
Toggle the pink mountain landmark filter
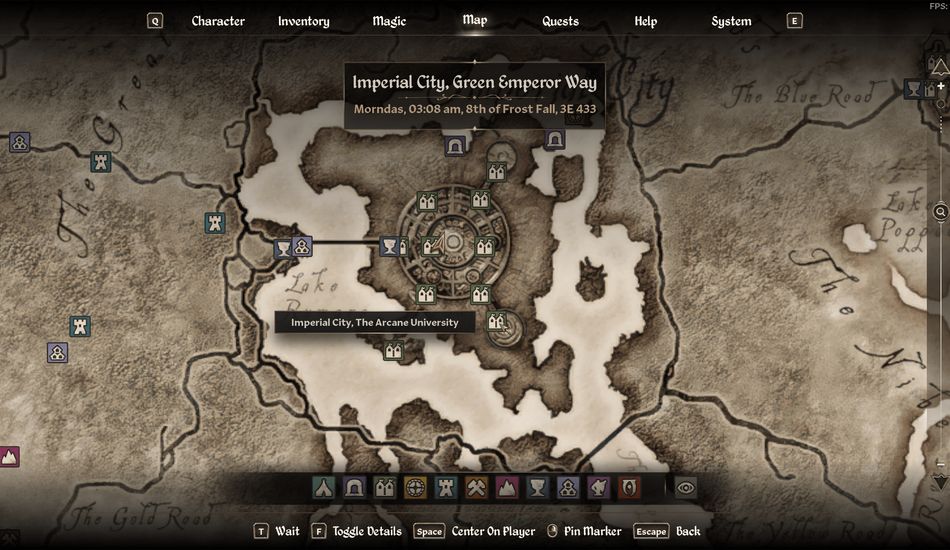pos(507,488)
